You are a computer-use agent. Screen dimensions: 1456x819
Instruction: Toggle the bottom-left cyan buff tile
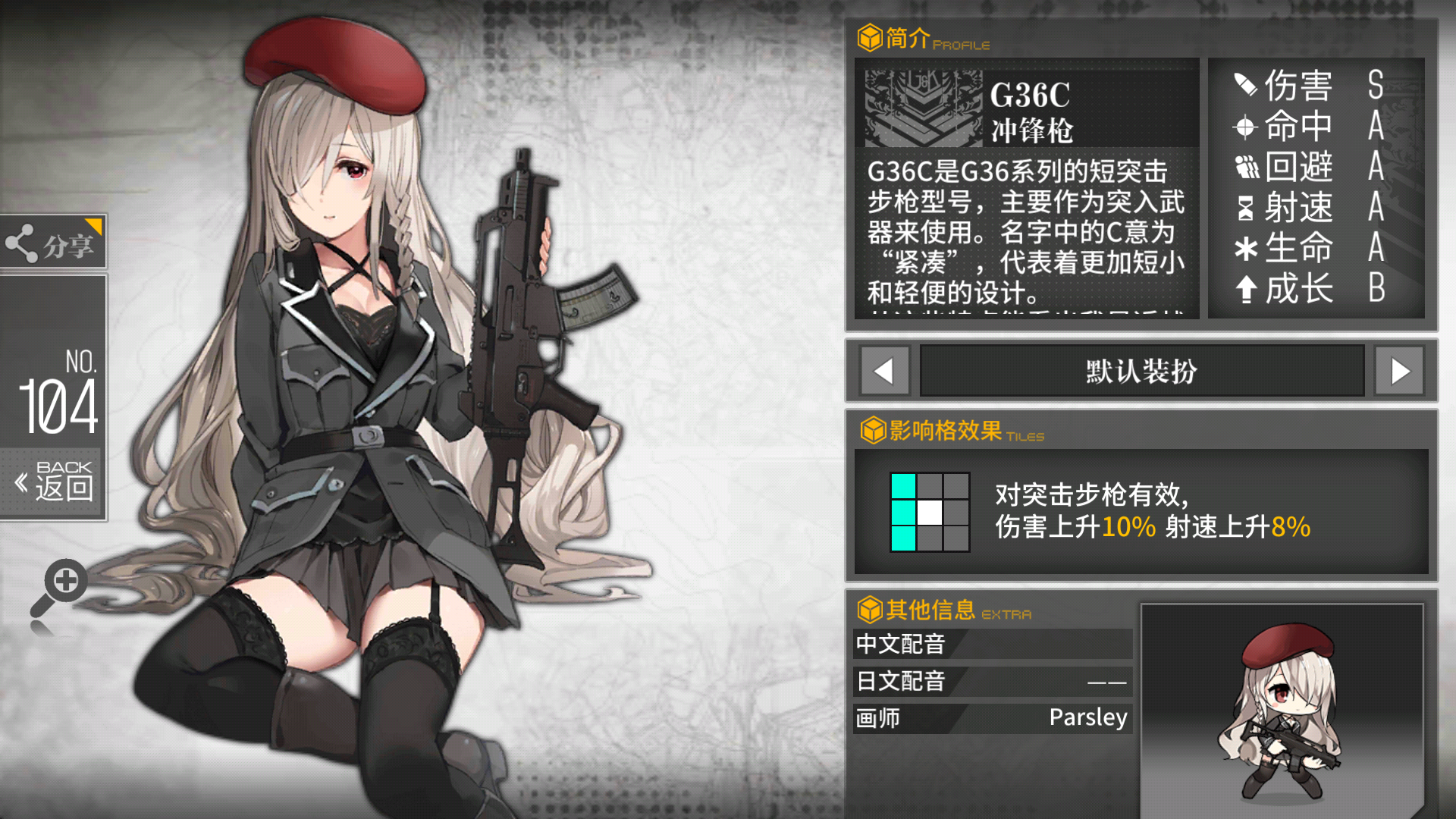(x=904, y=540)
